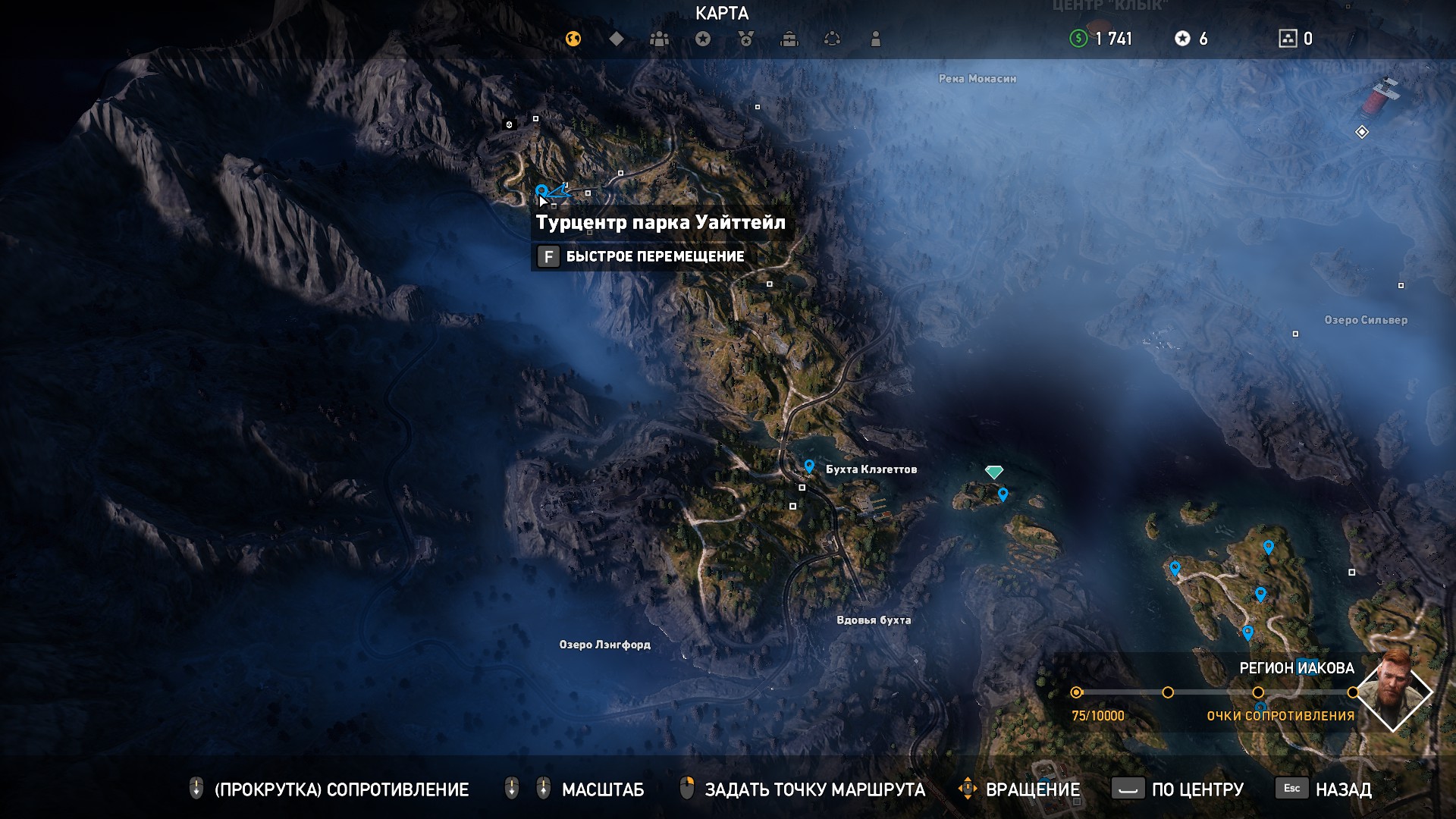Click Jacob's portrait in the region panel

click(x=1393, y=692)
